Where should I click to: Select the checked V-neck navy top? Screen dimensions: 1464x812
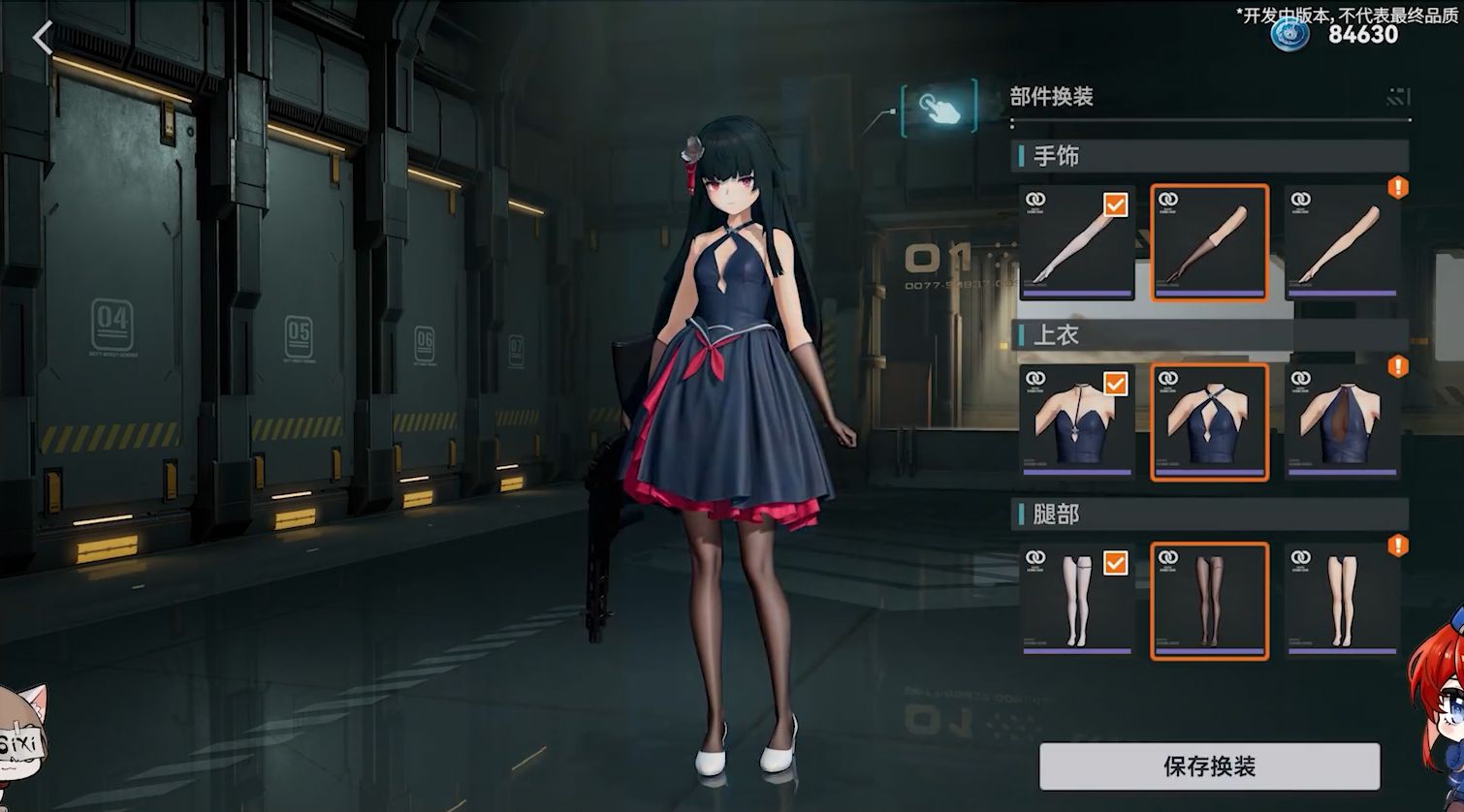(x=1077, y=422)
